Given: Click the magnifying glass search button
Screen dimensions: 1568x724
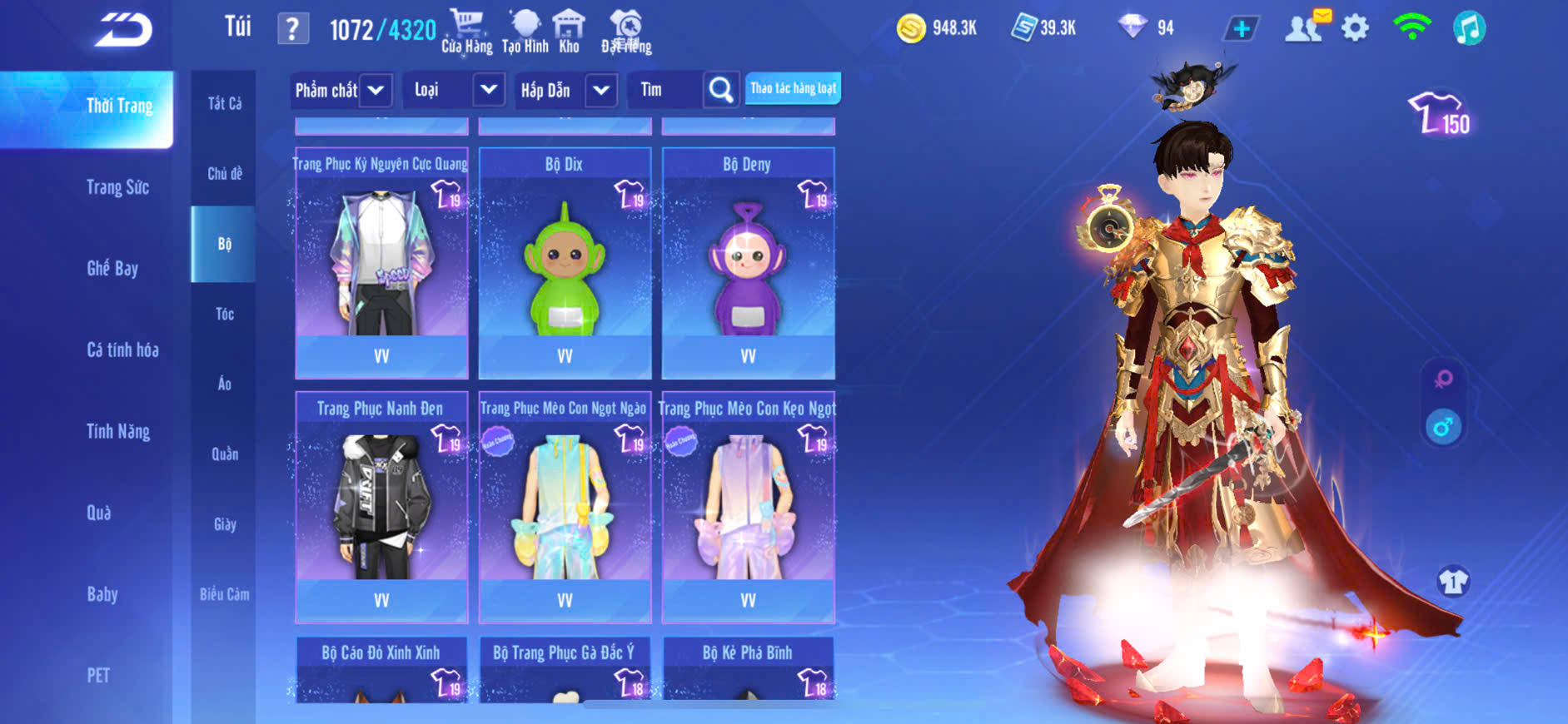Looking at the screenshot, I should 721,90.
